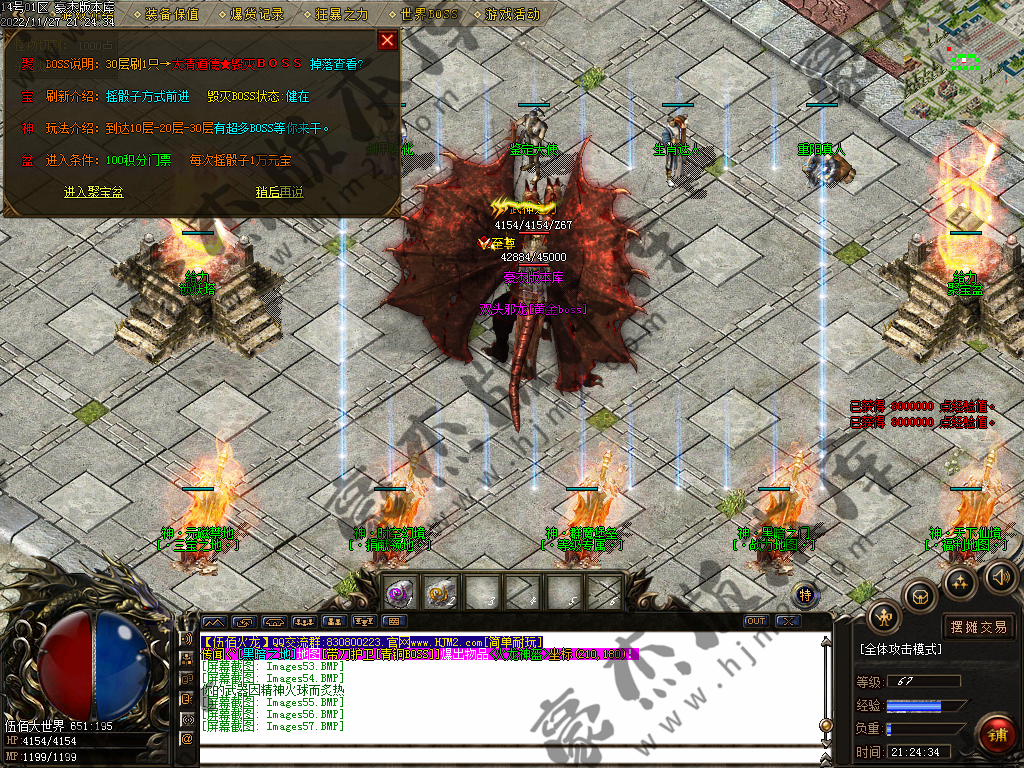
Task: Click the round 特 button
Action: (806, 595)
